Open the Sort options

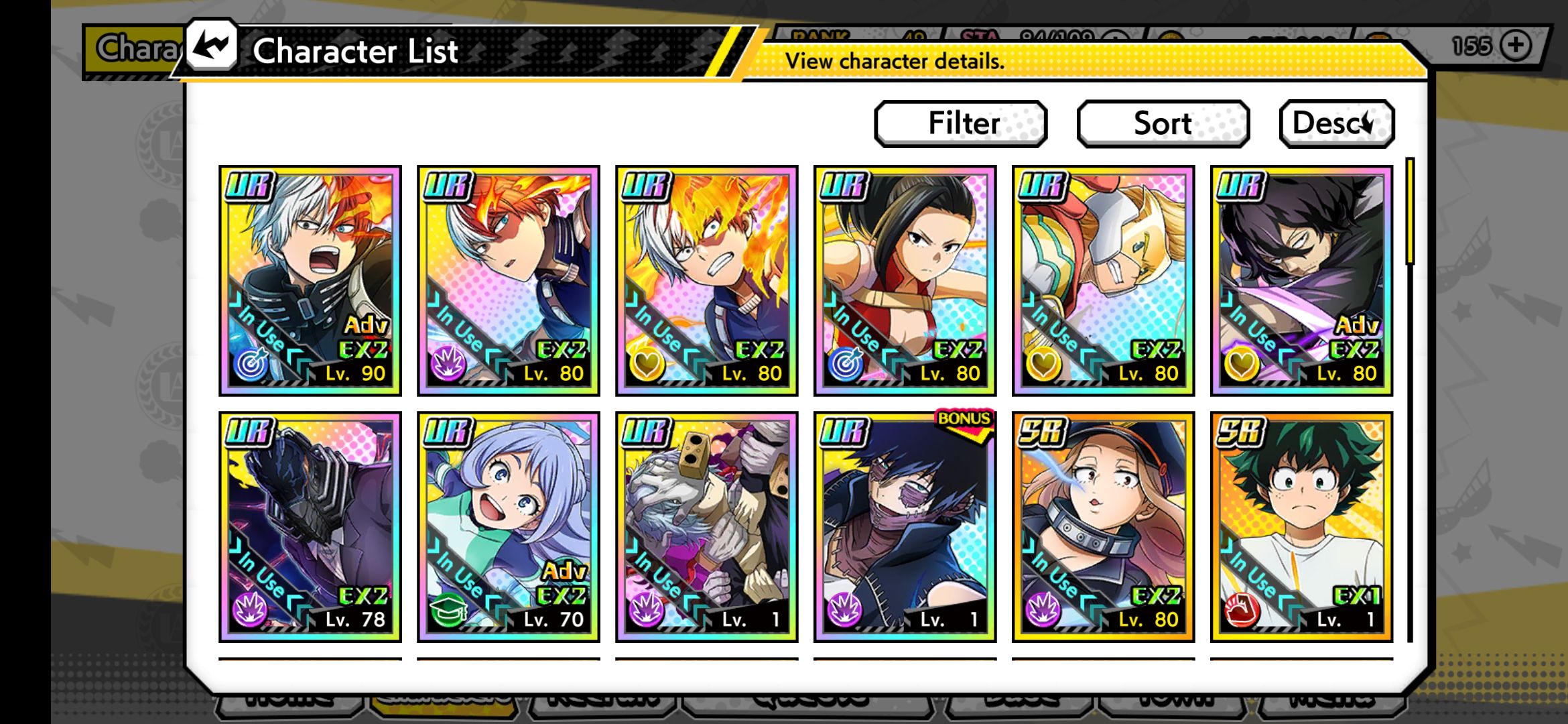click(1163, 123)
